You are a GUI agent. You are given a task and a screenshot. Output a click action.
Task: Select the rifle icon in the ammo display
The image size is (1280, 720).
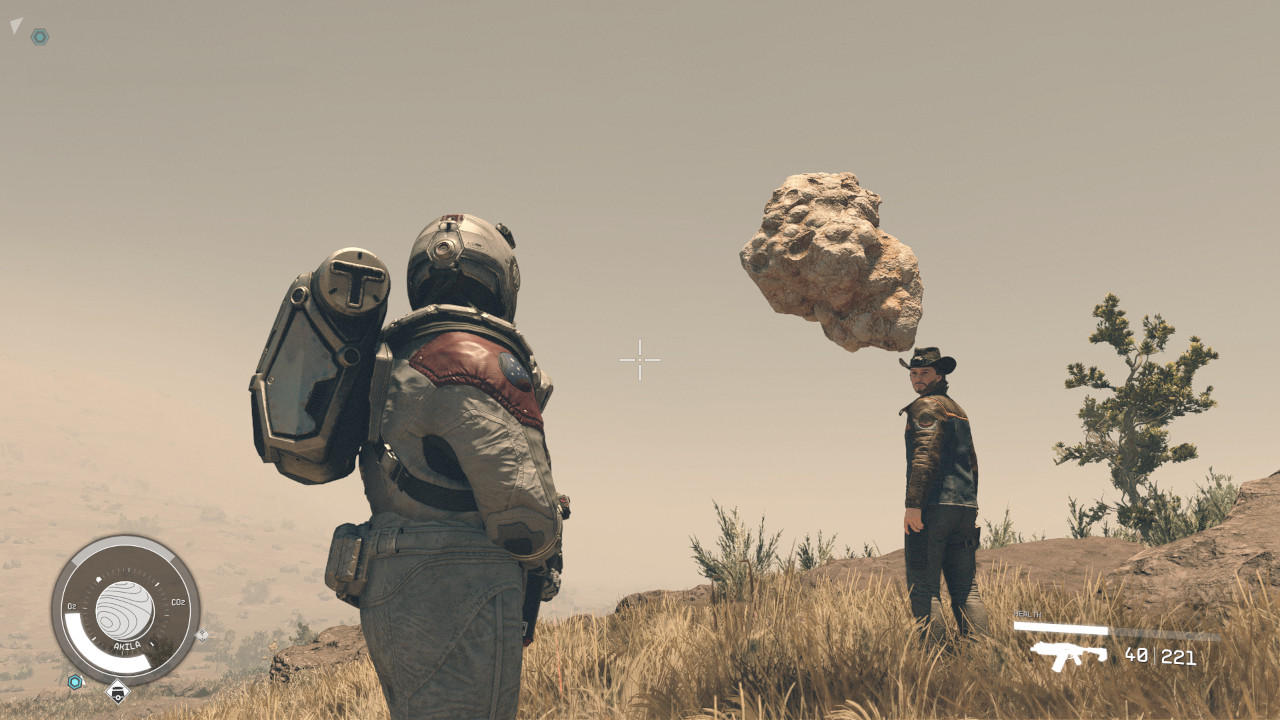(1067, 655)
